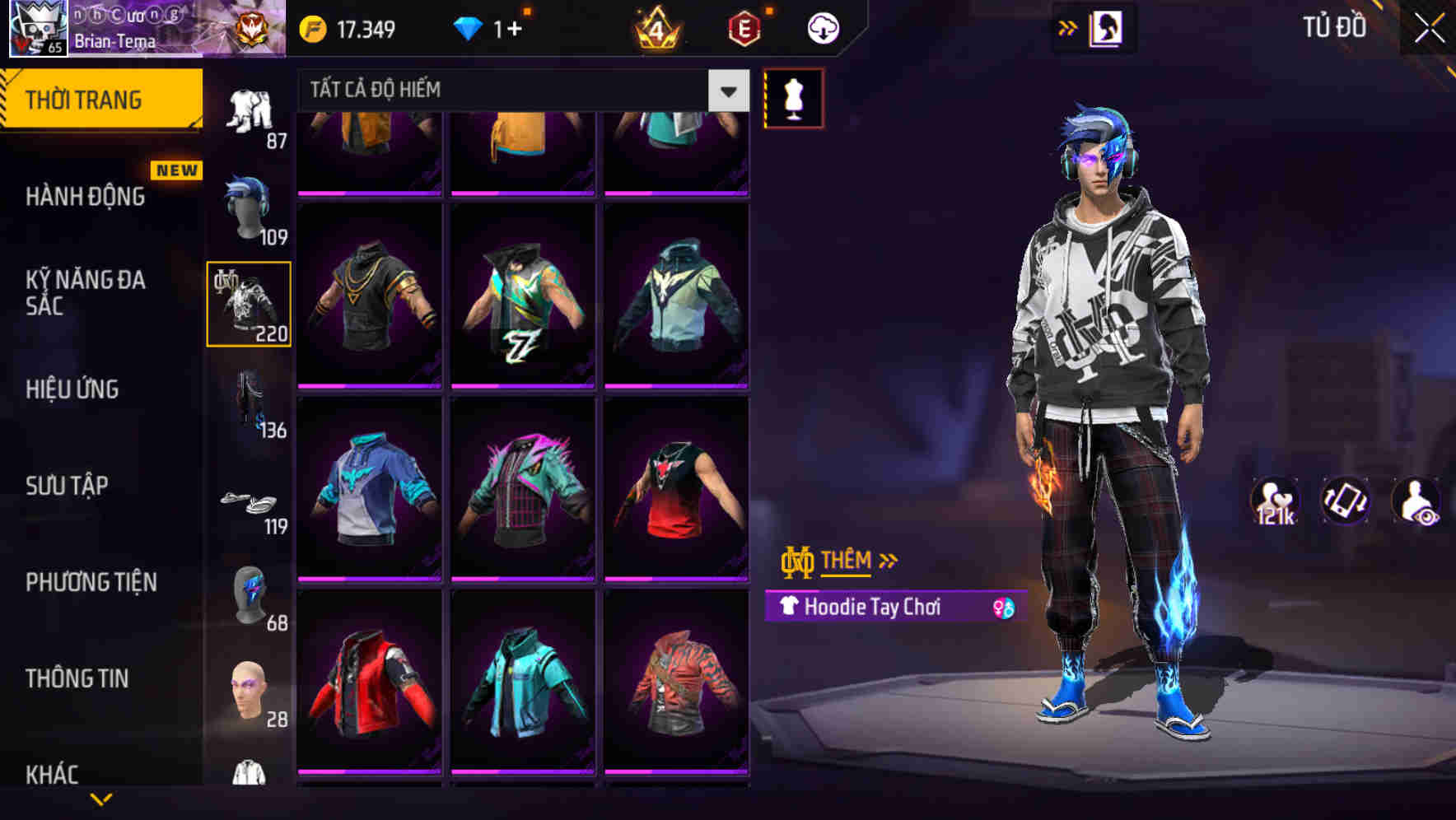The height and width of the screenshot is (820, 1456).
Task: Select the mannequin outfit preset icon
Action: [793, 96]
